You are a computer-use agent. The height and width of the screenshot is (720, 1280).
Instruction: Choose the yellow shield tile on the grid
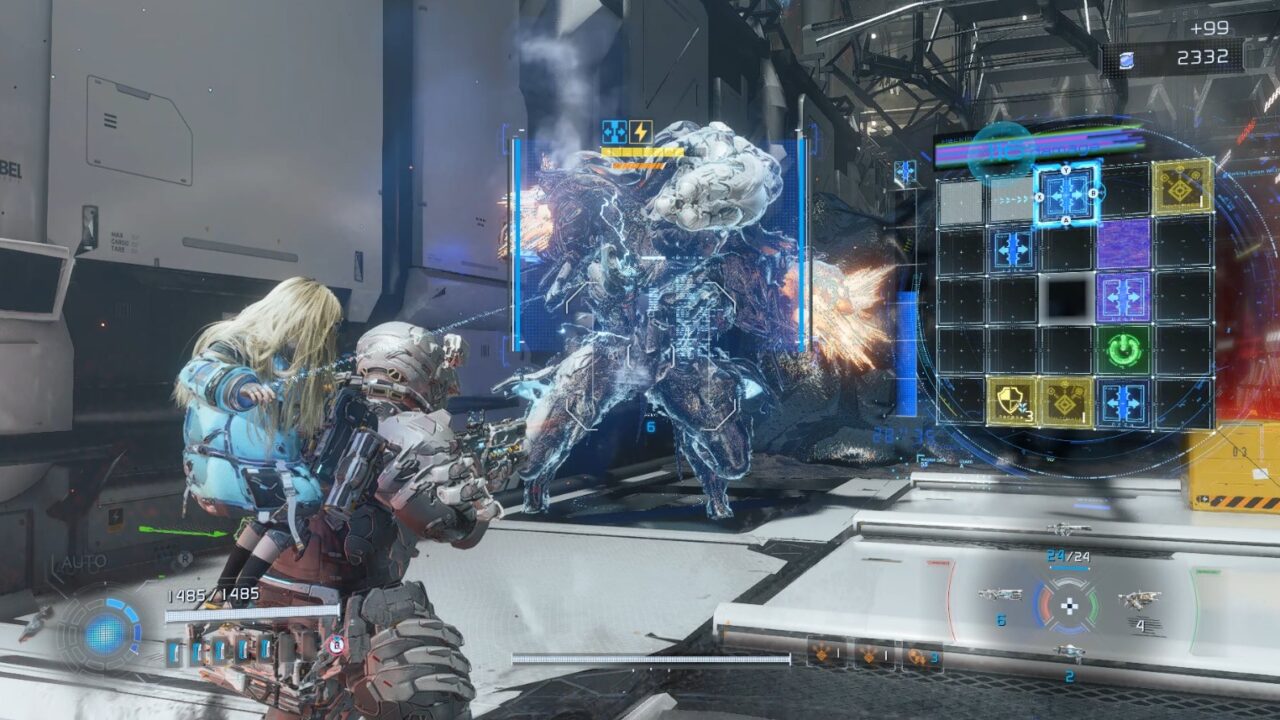(1013, 402)
